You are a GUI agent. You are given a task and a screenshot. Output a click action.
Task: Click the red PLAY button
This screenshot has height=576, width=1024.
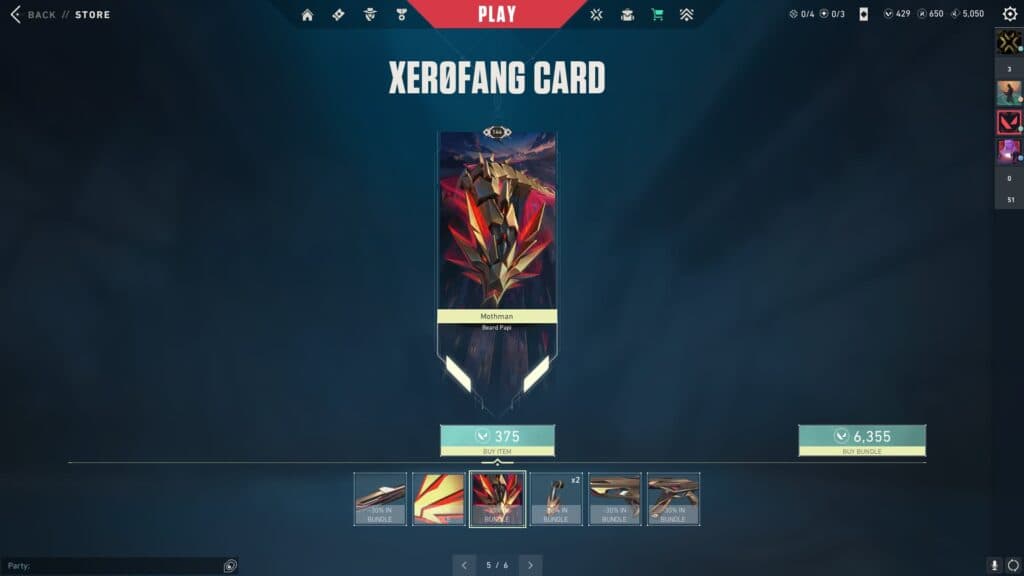[497, 14]
